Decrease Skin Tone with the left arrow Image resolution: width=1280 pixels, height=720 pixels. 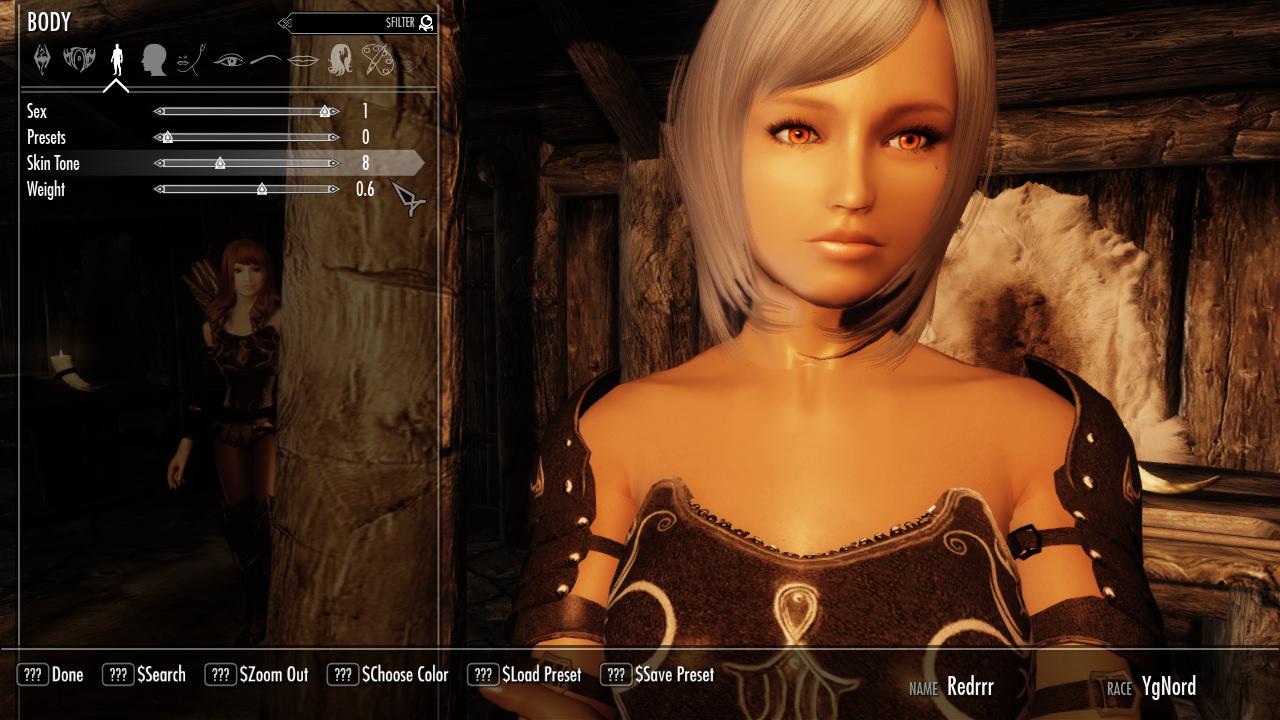(157, 164)
